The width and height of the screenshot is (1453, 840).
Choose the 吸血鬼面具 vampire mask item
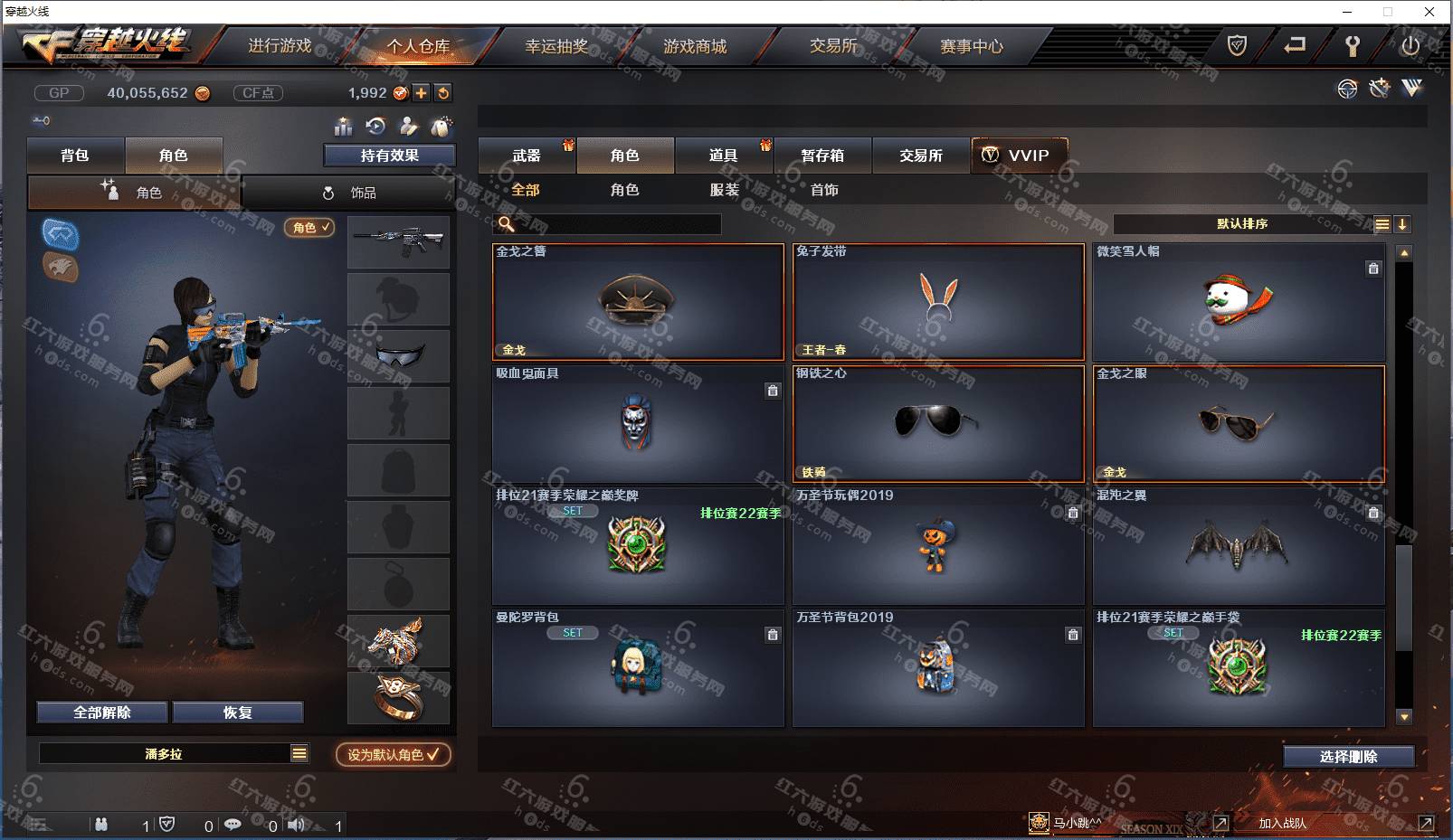click(x=637, y=423)
